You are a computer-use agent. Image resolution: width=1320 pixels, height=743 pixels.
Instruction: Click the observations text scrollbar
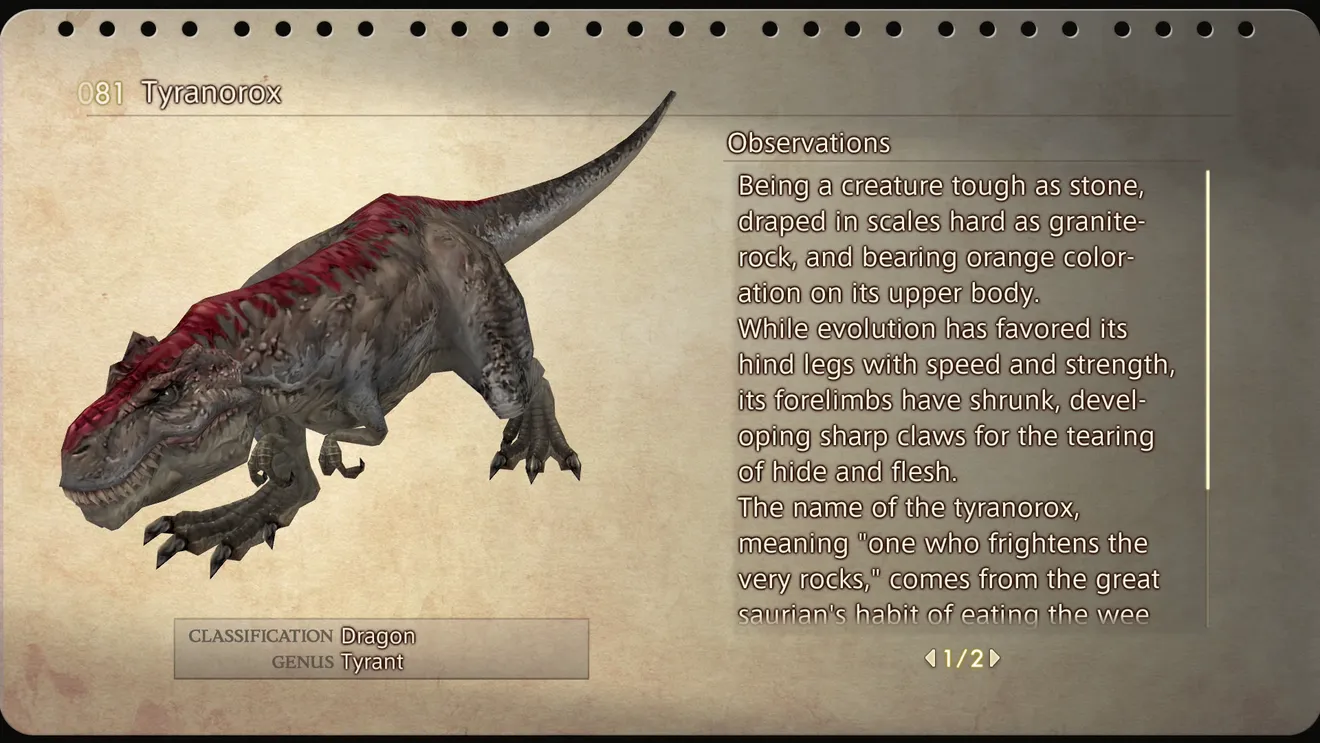point(1208,330)
